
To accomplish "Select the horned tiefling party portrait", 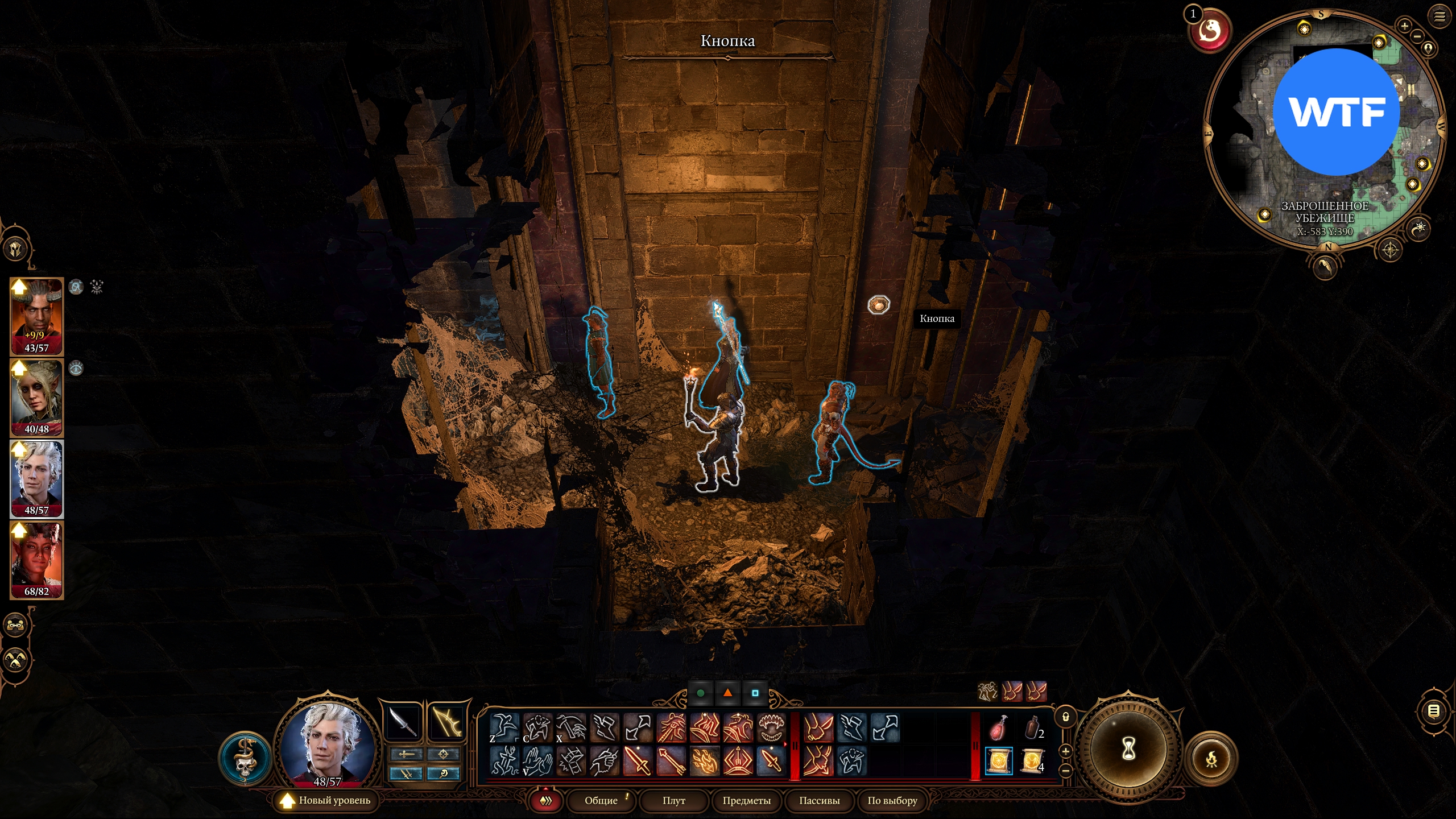I will 36,316.
